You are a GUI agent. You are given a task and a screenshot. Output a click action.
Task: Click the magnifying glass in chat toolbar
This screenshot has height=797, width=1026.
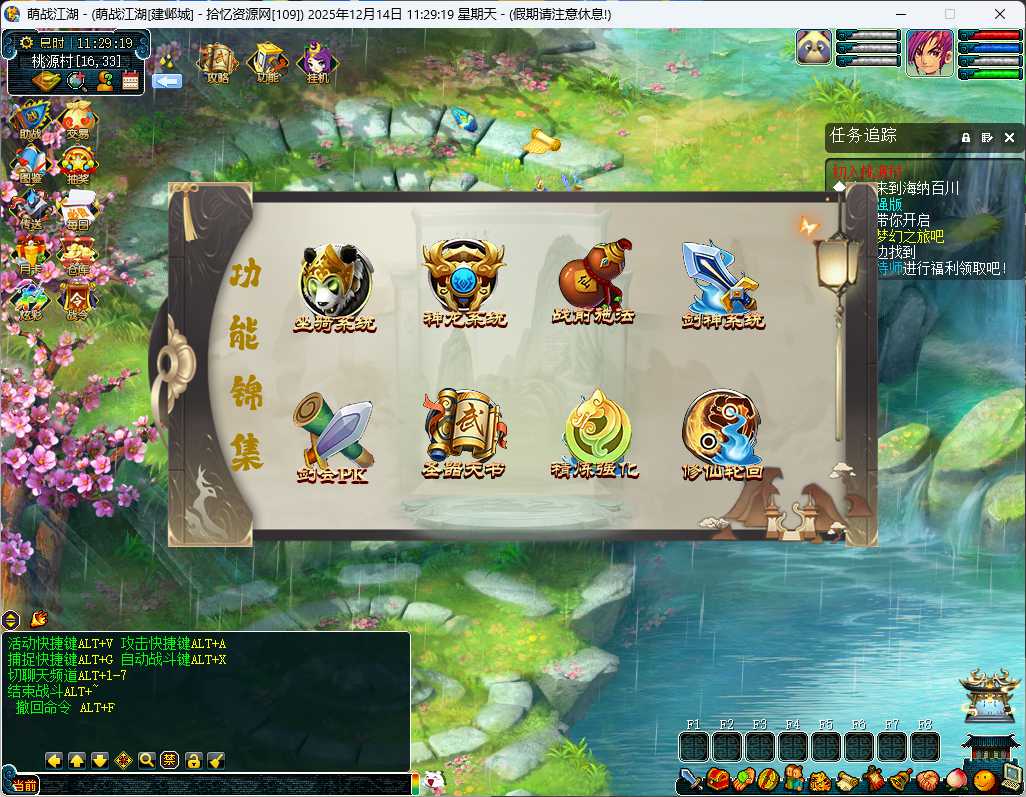pos(147,760)
